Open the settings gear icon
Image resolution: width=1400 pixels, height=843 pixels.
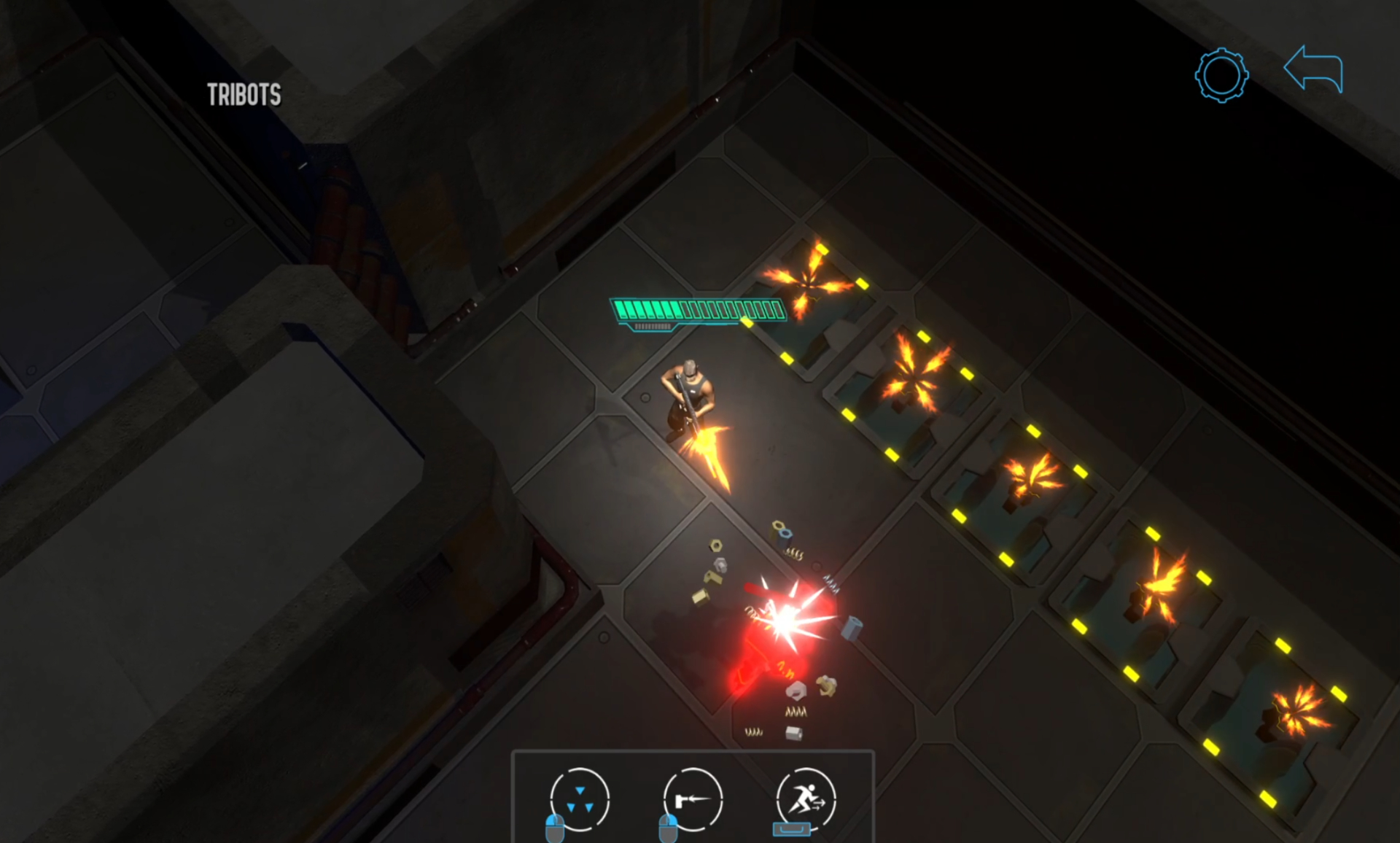[1221, 75]
